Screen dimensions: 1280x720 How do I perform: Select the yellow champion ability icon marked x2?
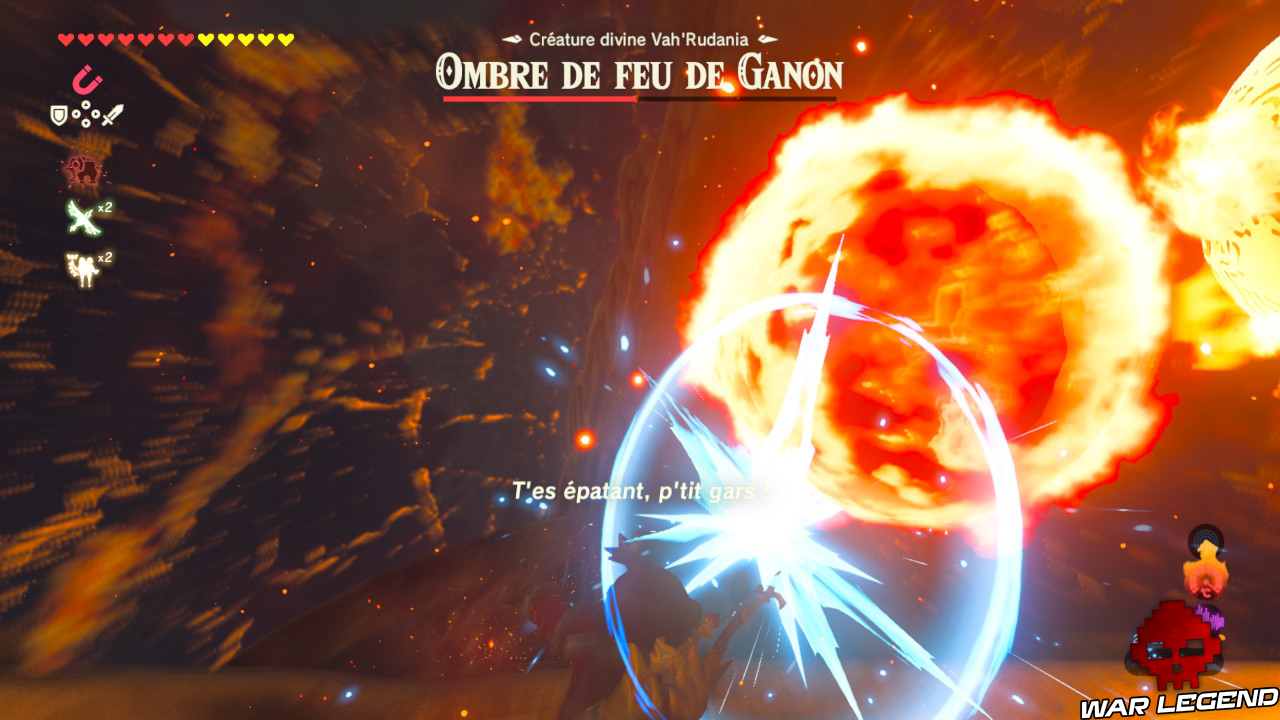(82, 266)
